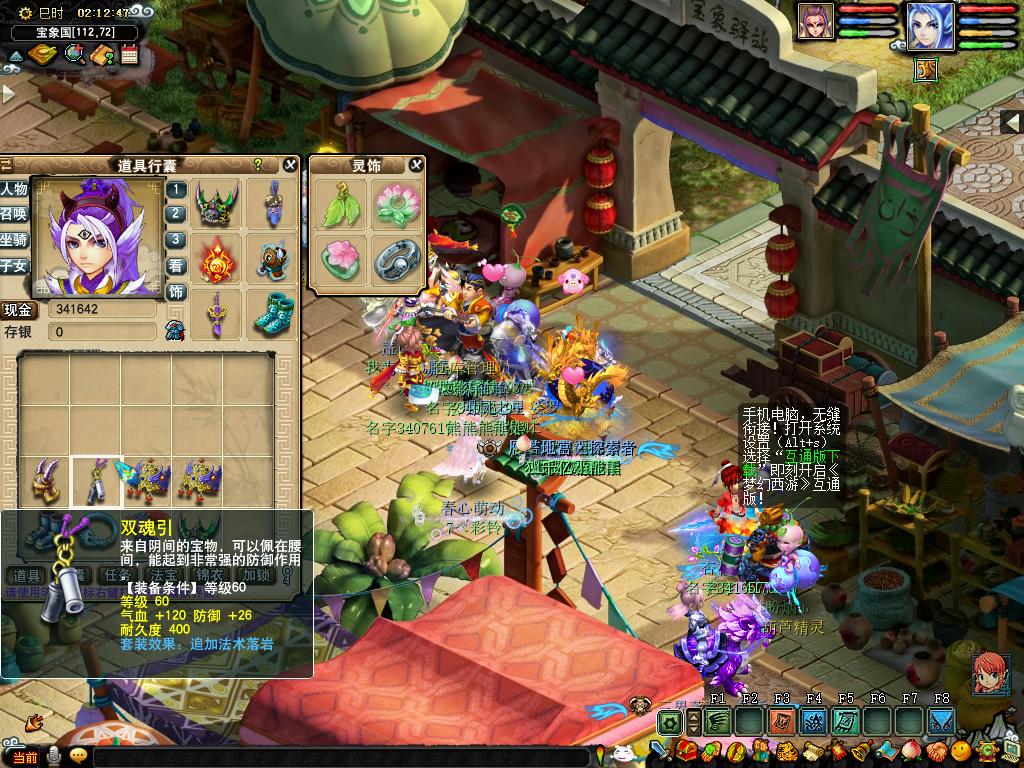Activate the F3 orange scroll skill
Image resolution: width=1024 pixels, height=768 pixels.
pyautogui.click(x=782, y=721)
